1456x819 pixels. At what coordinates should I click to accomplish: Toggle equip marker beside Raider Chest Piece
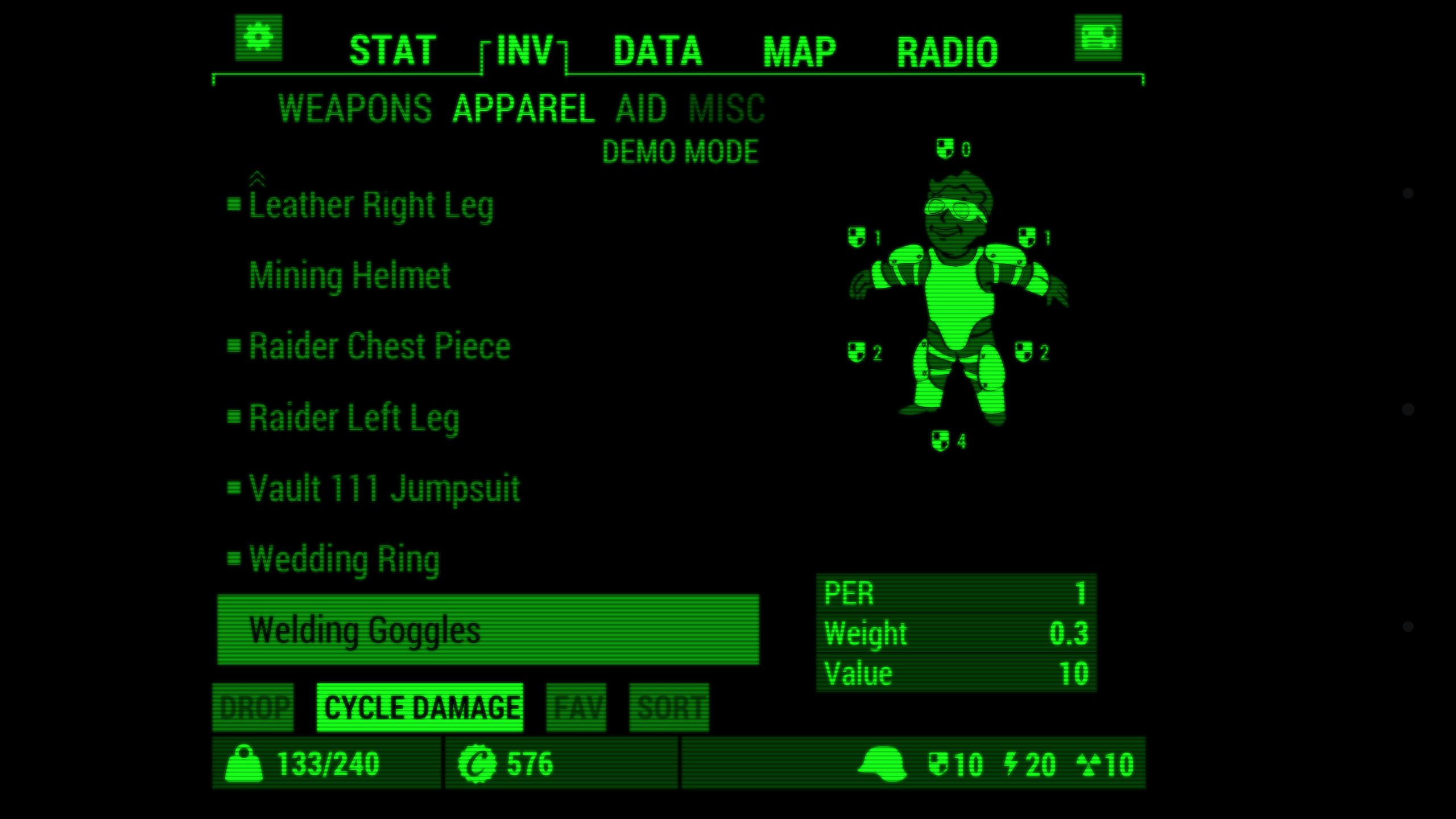point(235,345)
